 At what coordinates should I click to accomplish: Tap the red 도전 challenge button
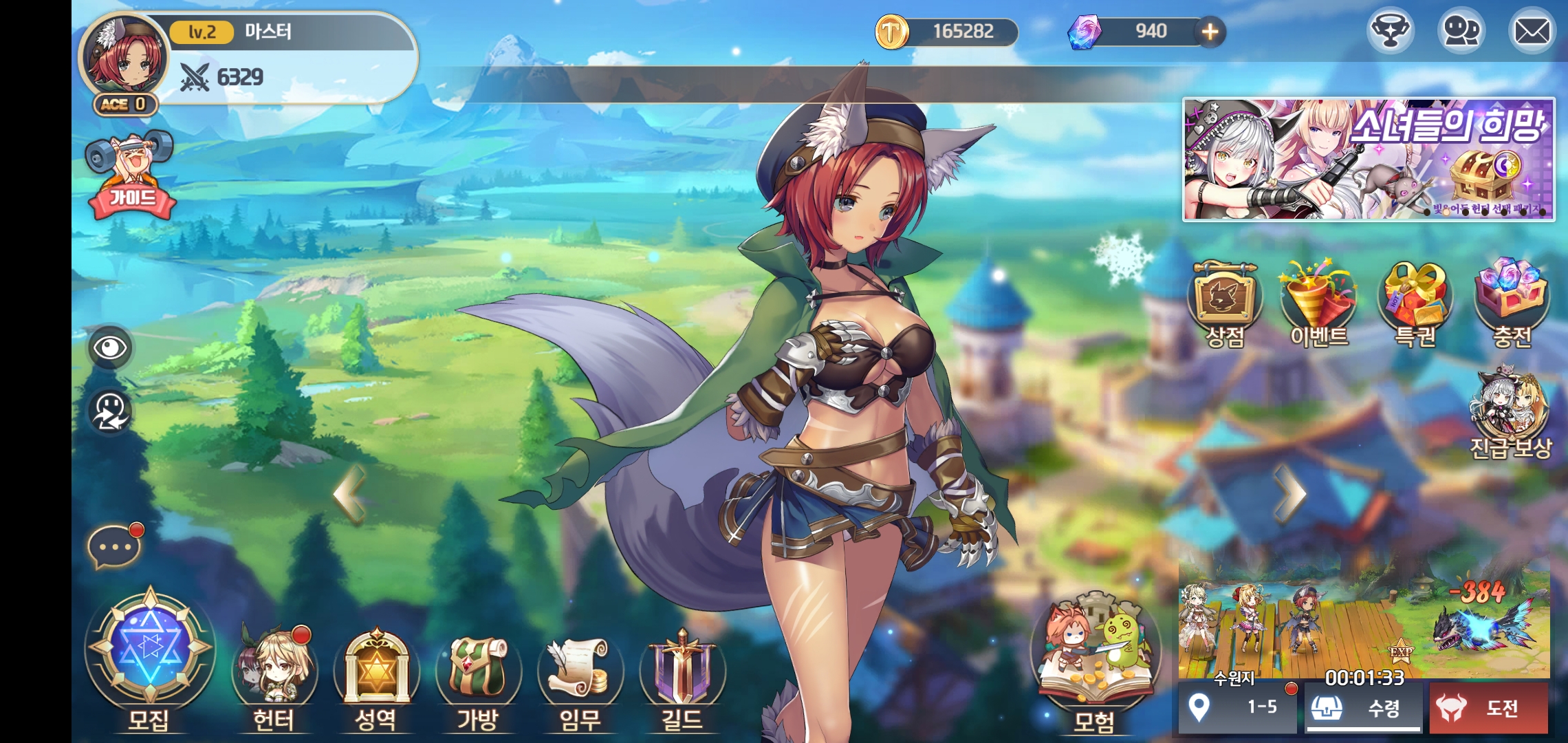point(1489,707)
